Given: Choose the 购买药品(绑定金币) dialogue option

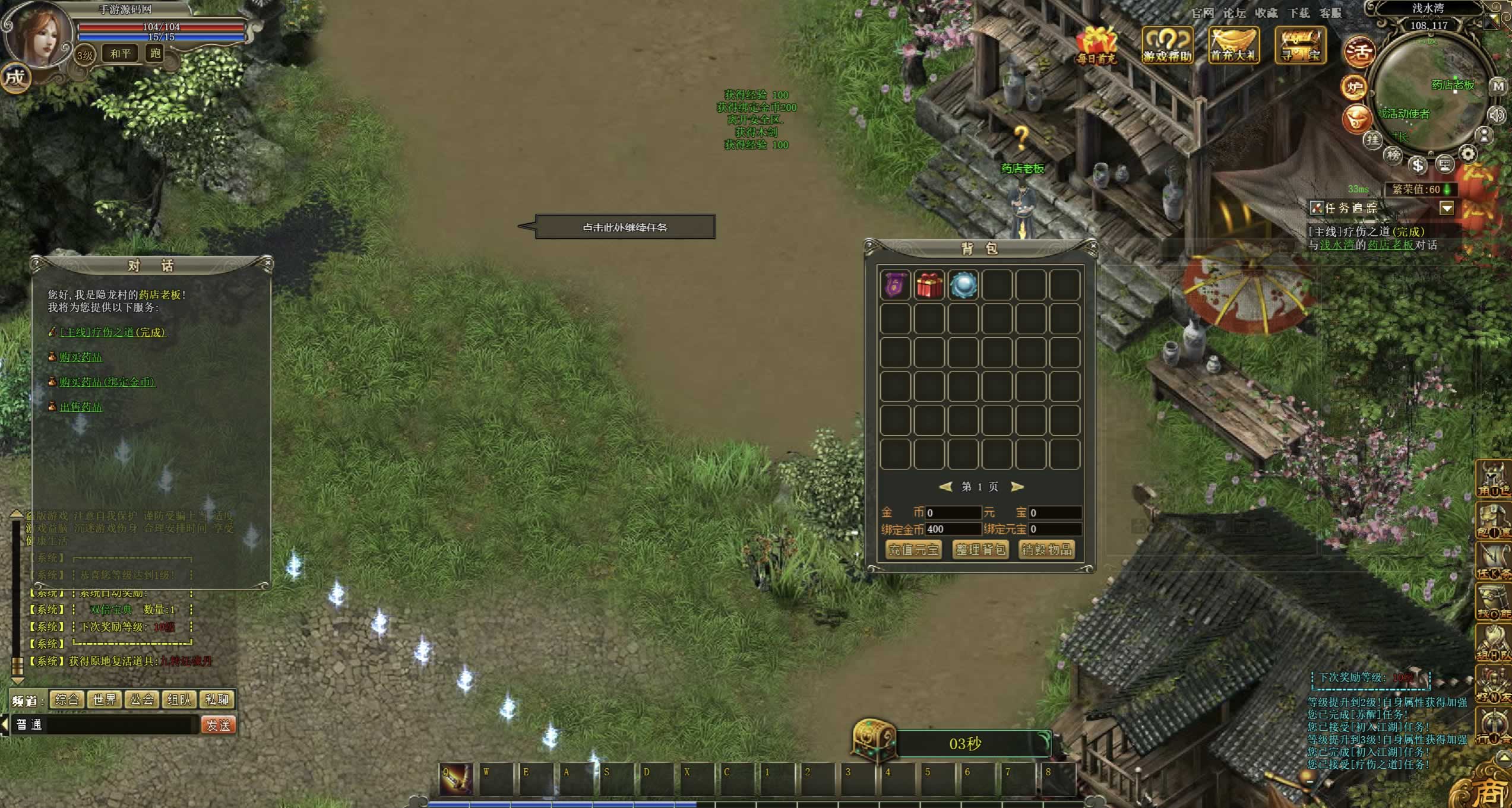Looking at the screenshot, I should click(107, 382).
